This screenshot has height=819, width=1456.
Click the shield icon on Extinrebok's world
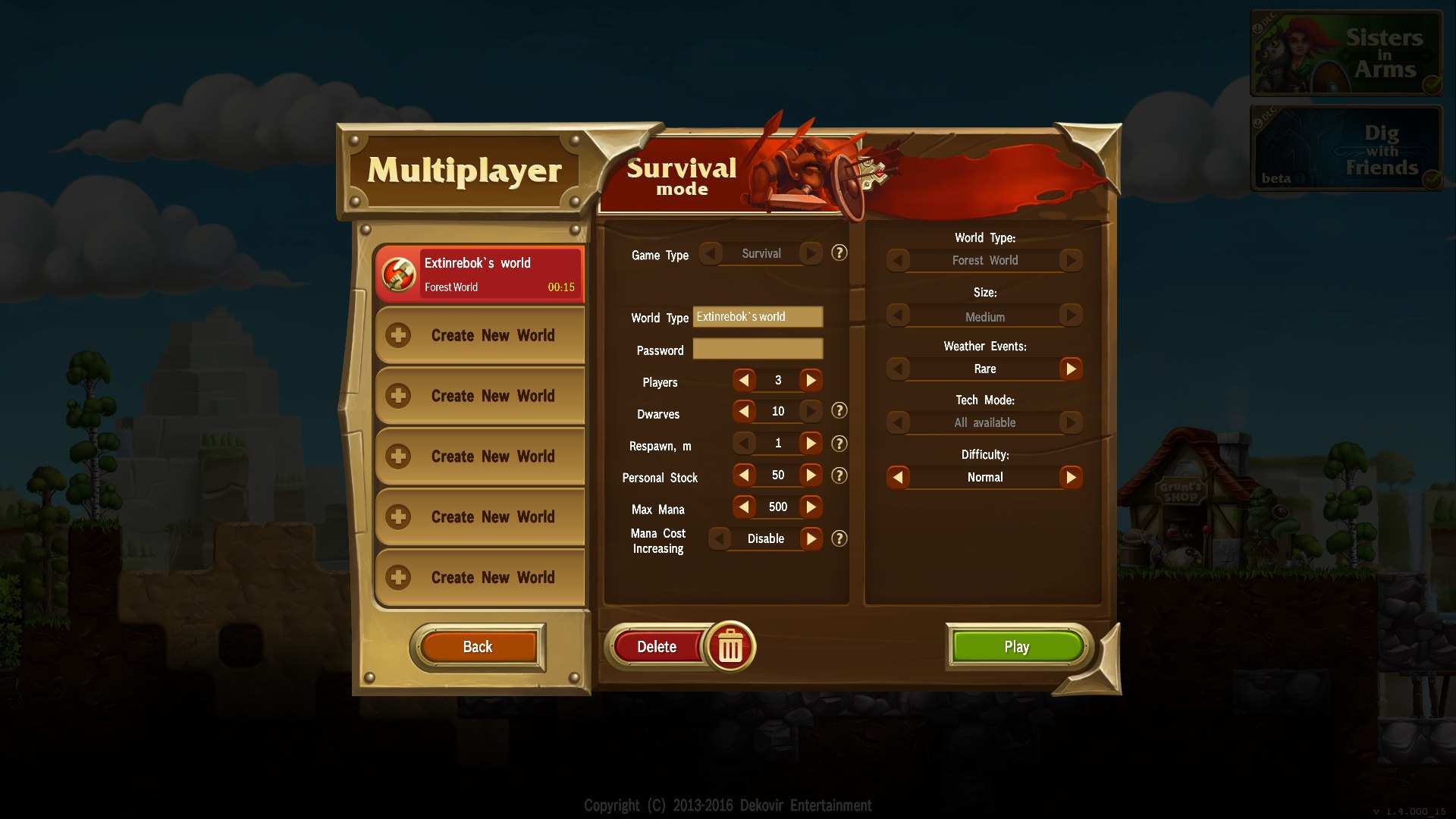pos(397,273)
